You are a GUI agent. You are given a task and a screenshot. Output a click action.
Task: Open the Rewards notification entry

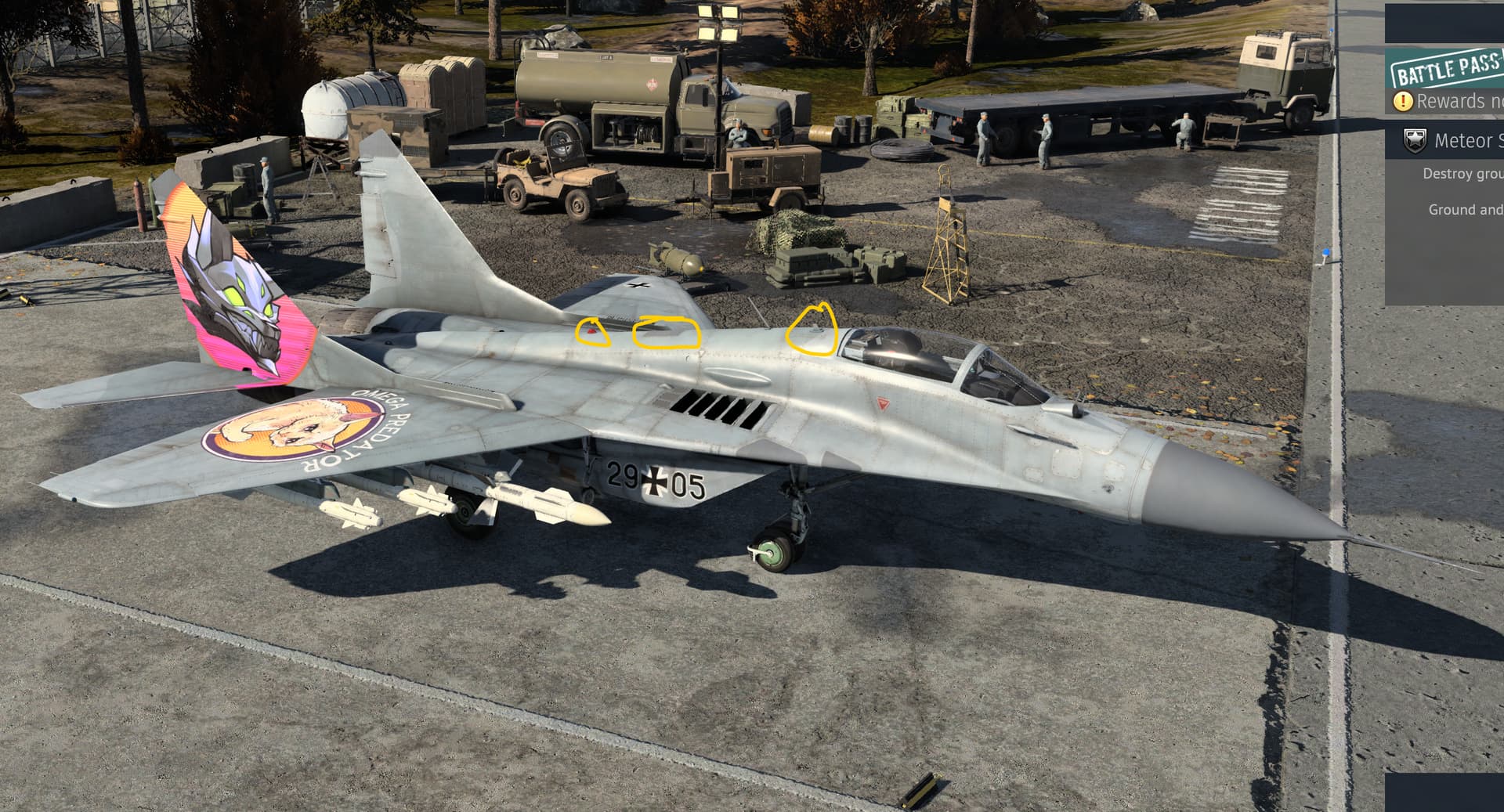[1457, 101]
